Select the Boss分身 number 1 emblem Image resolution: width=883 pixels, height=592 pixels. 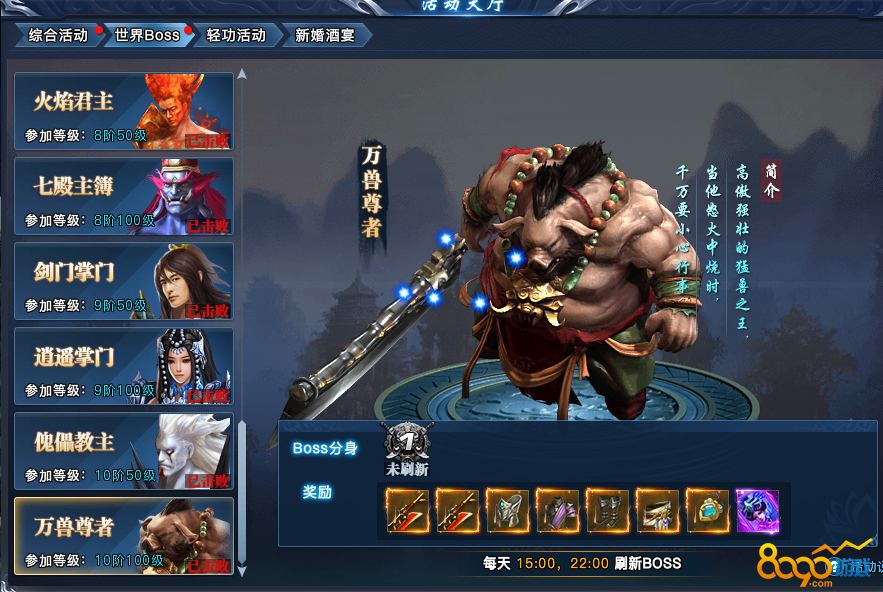point(407,442)
